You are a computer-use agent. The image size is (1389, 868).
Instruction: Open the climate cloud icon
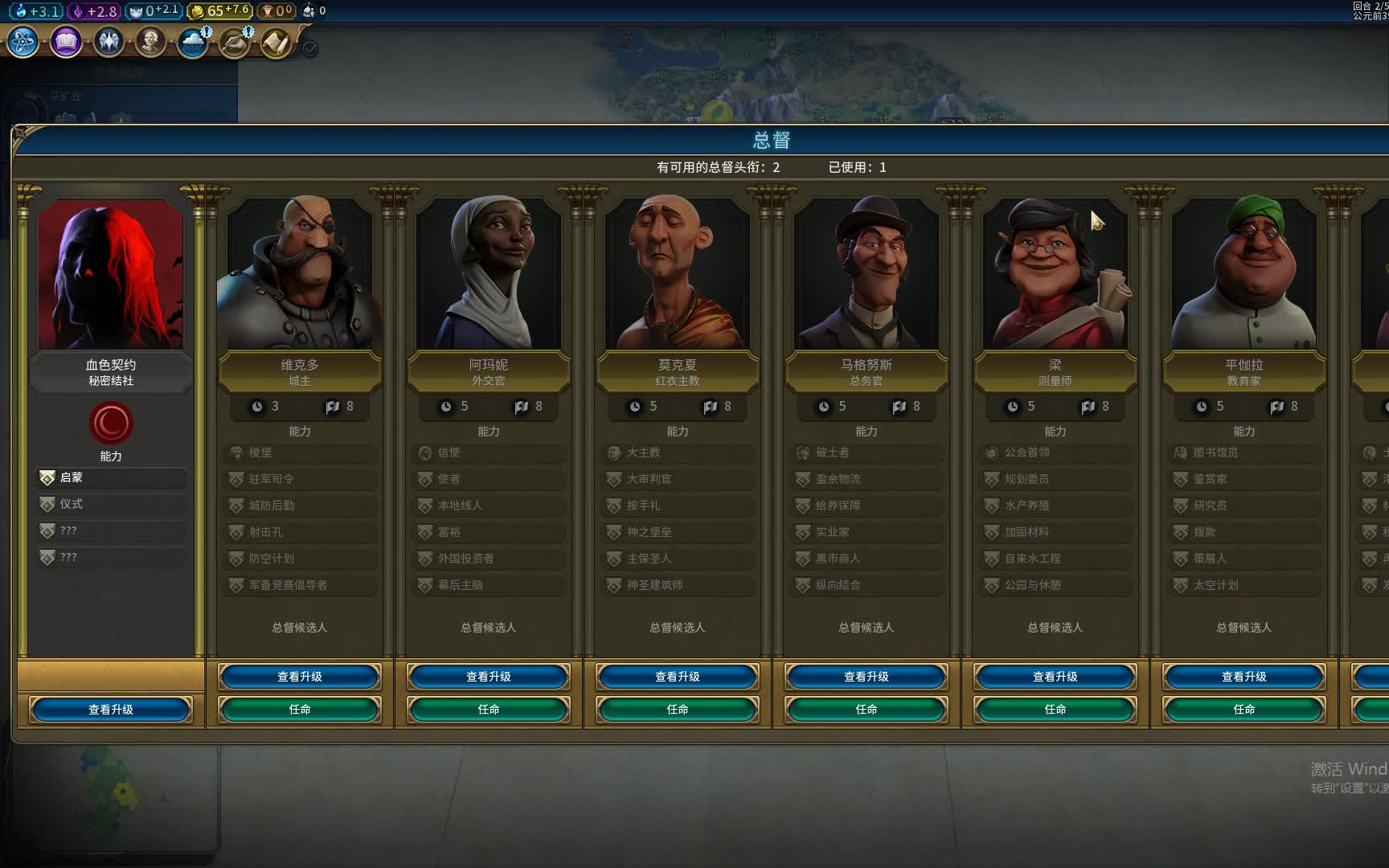pyautogui.click(x=193, y=42)
